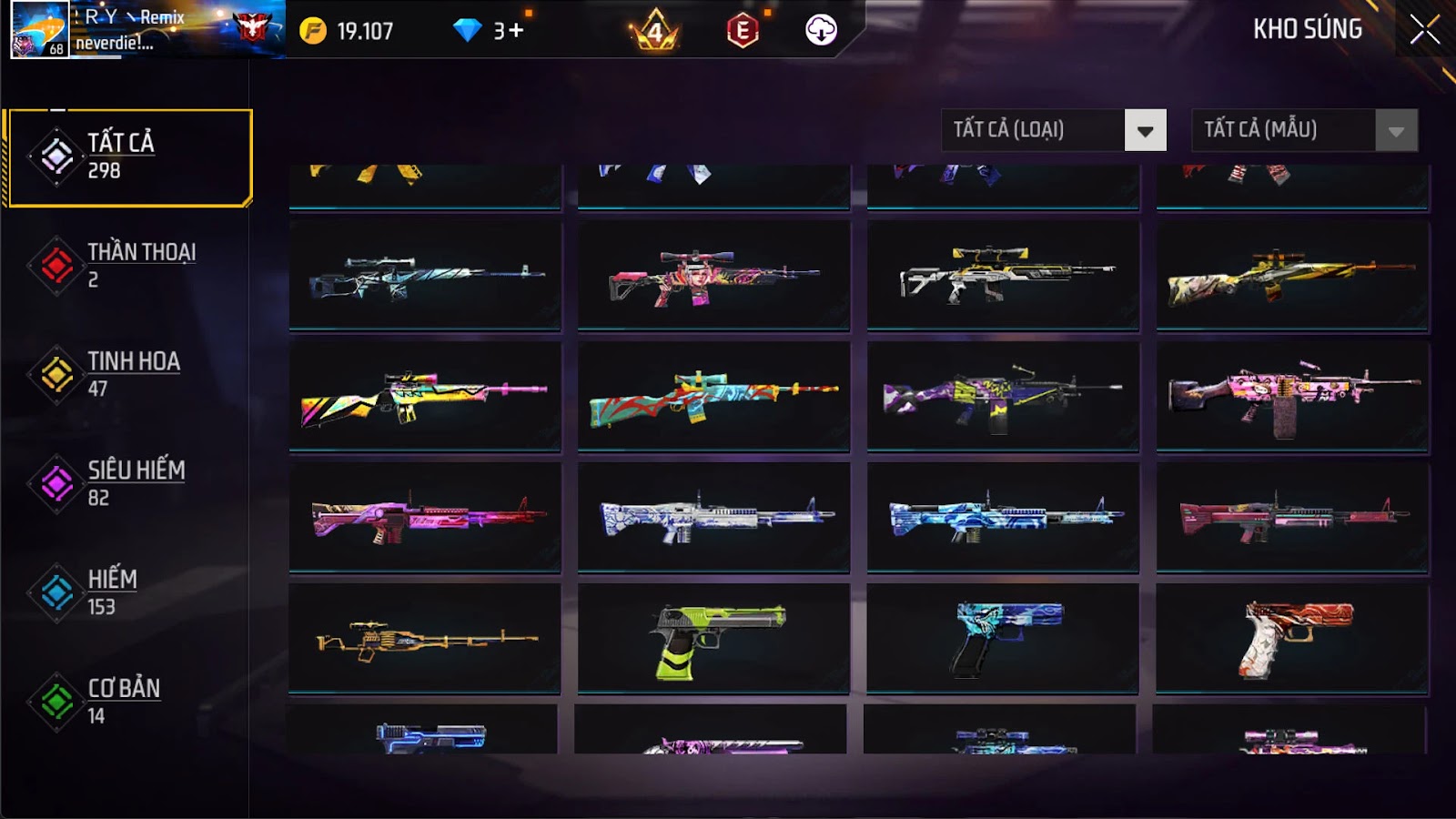Choose the blue pistol skin
Viewport: 1456px width, 819px height.
pos(1003,639)
